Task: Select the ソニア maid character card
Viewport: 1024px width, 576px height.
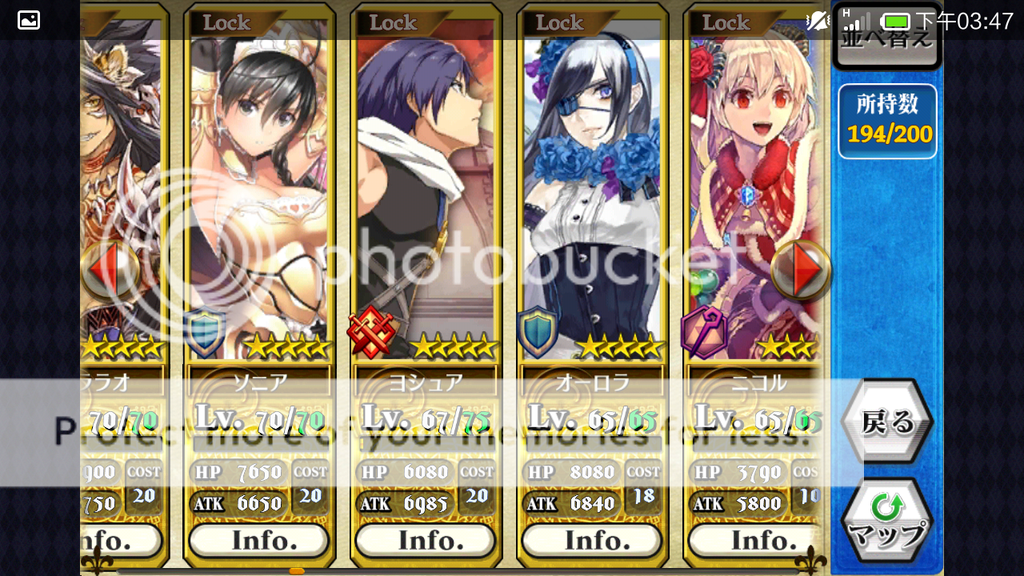Action: point(259,190)
